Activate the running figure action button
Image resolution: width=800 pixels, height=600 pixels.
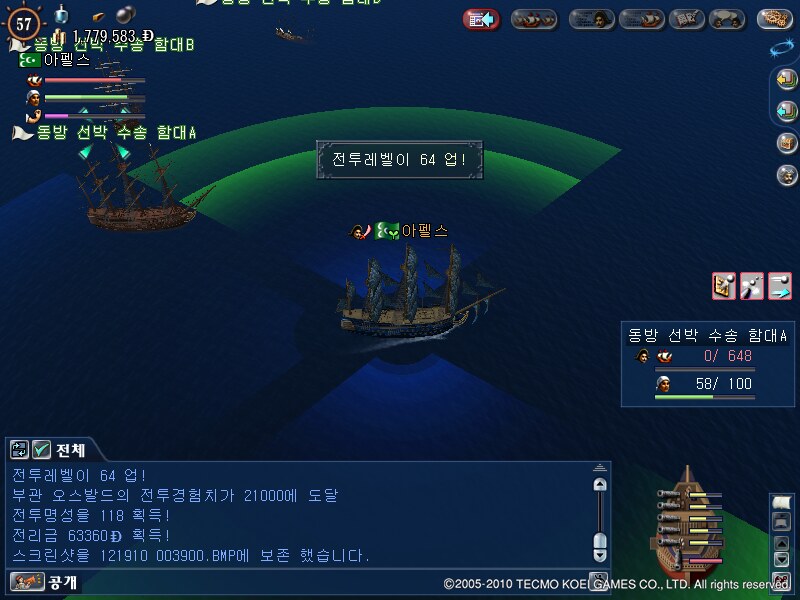pyautogui.click(x=752, y=286)
